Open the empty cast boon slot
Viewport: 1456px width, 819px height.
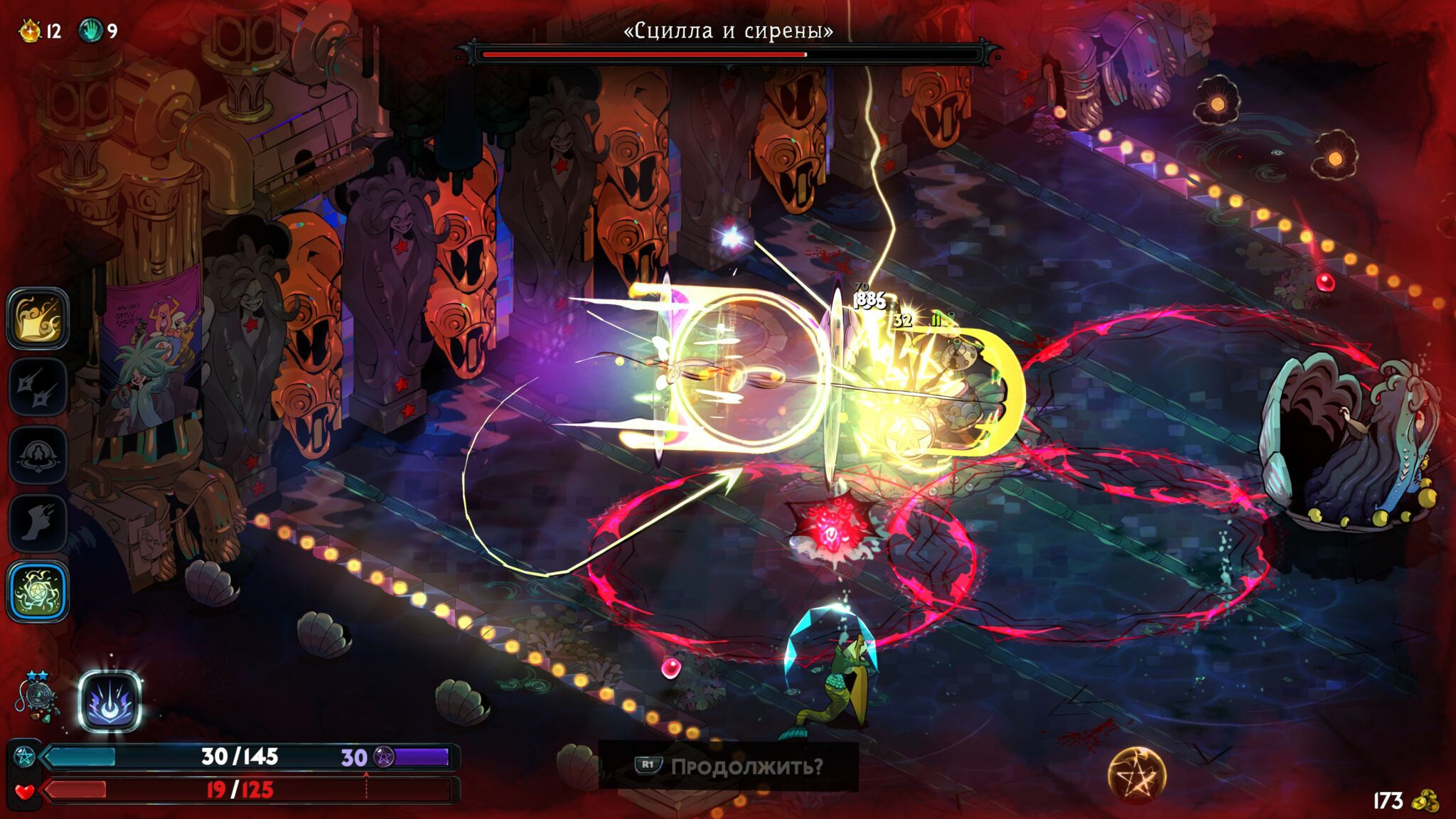(38, 455)
